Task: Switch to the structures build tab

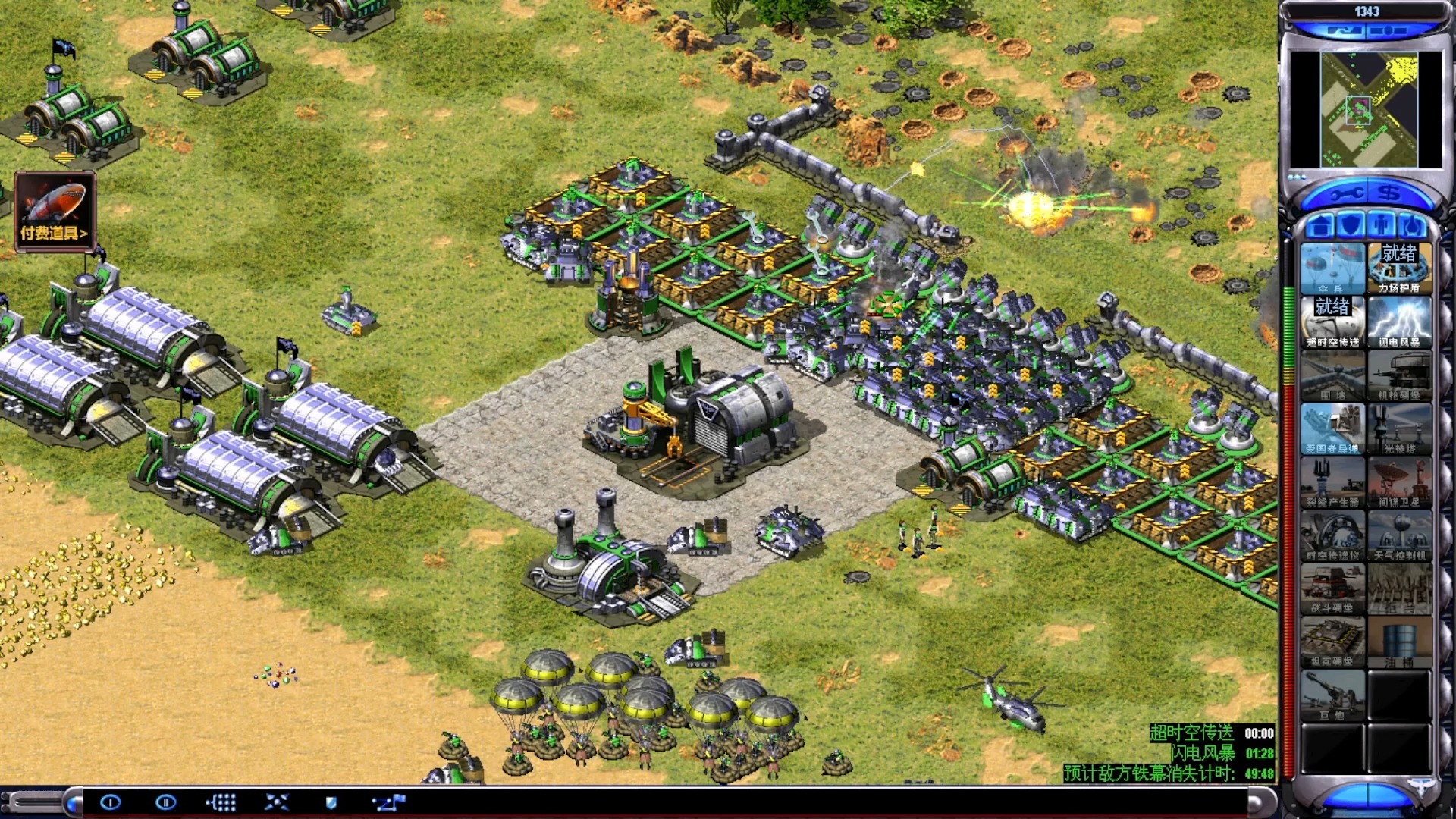Action: click(x=1320, y=226)
